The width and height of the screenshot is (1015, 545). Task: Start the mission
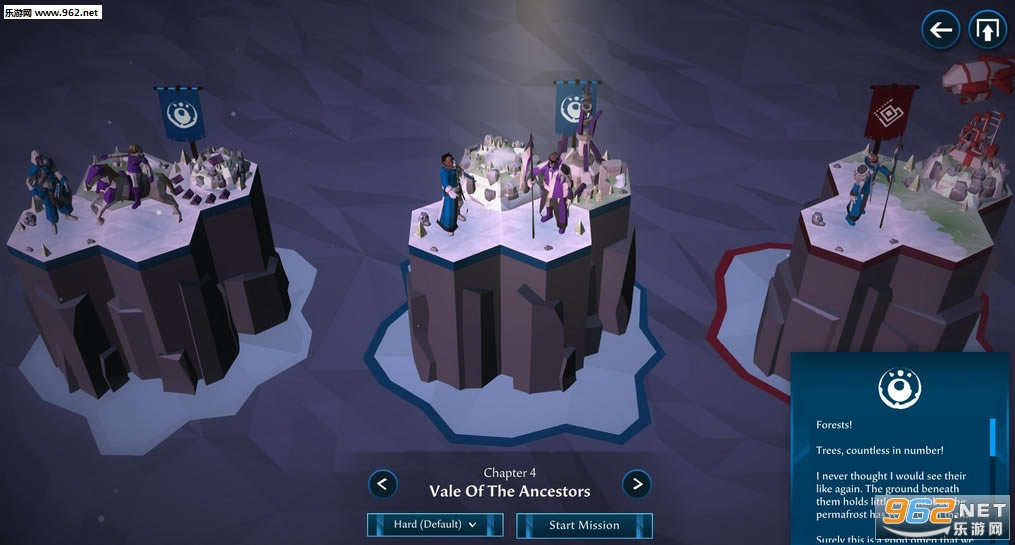(584, 525)
